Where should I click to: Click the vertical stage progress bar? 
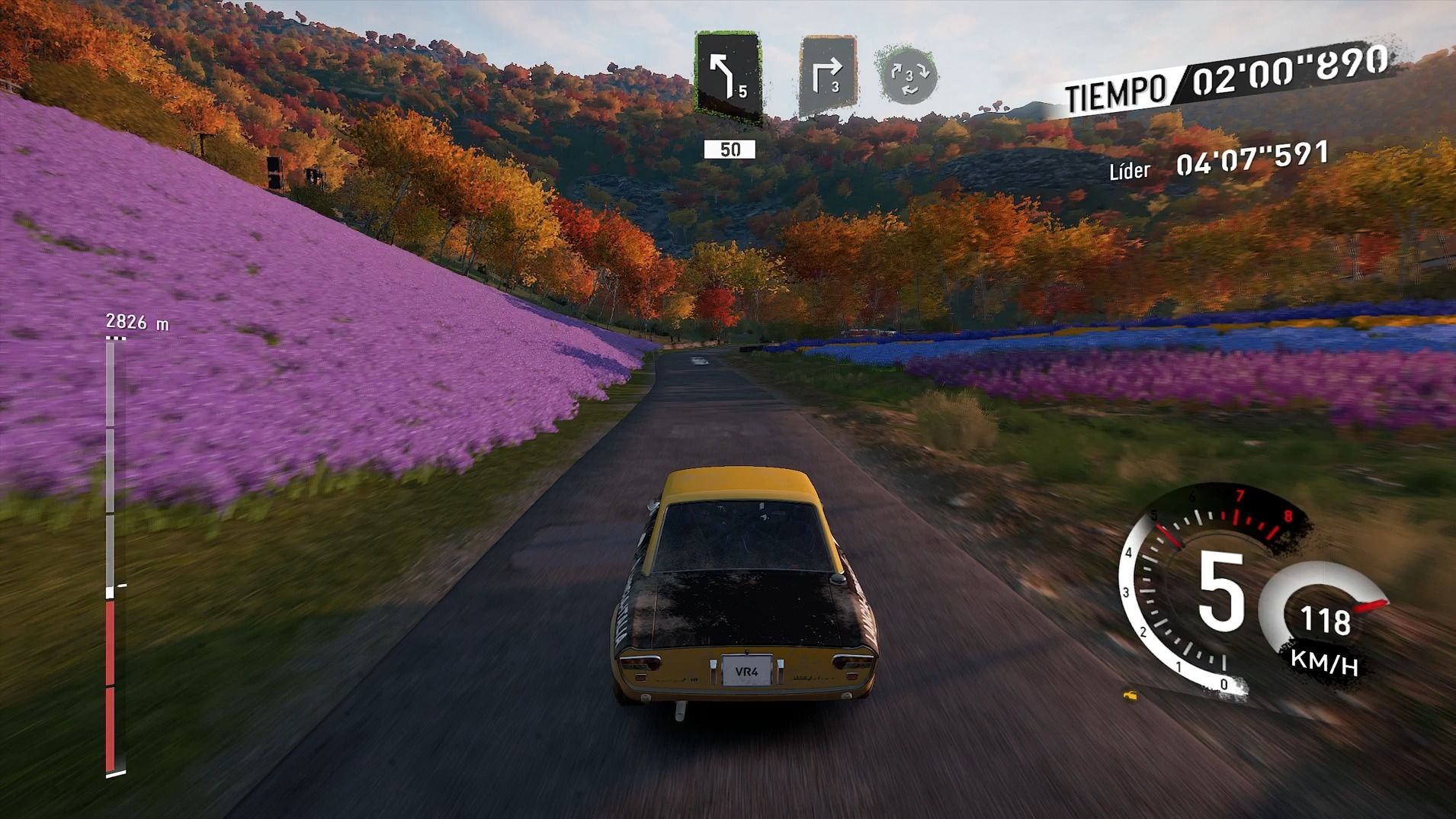coord(111,557)
